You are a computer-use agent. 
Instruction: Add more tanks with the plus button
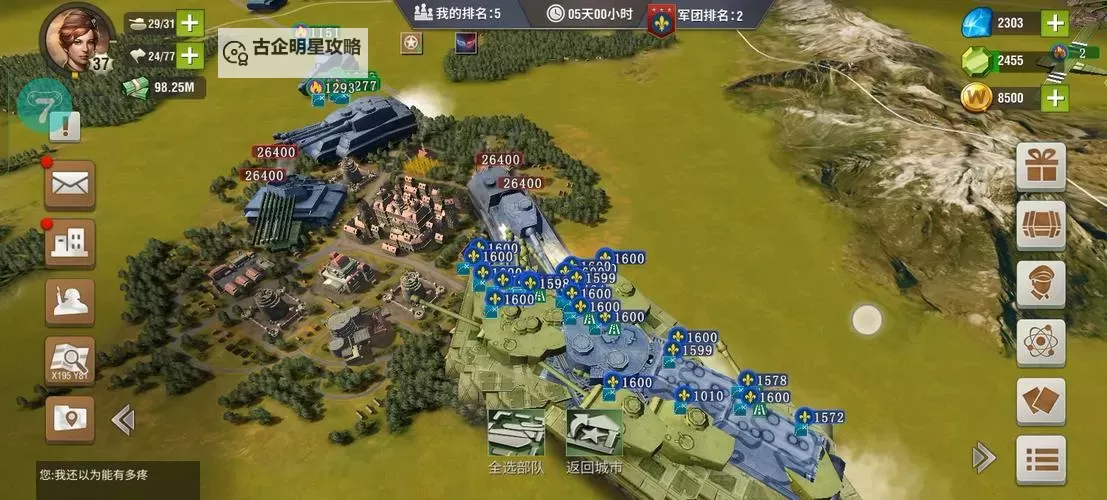(x=189, y=23)
